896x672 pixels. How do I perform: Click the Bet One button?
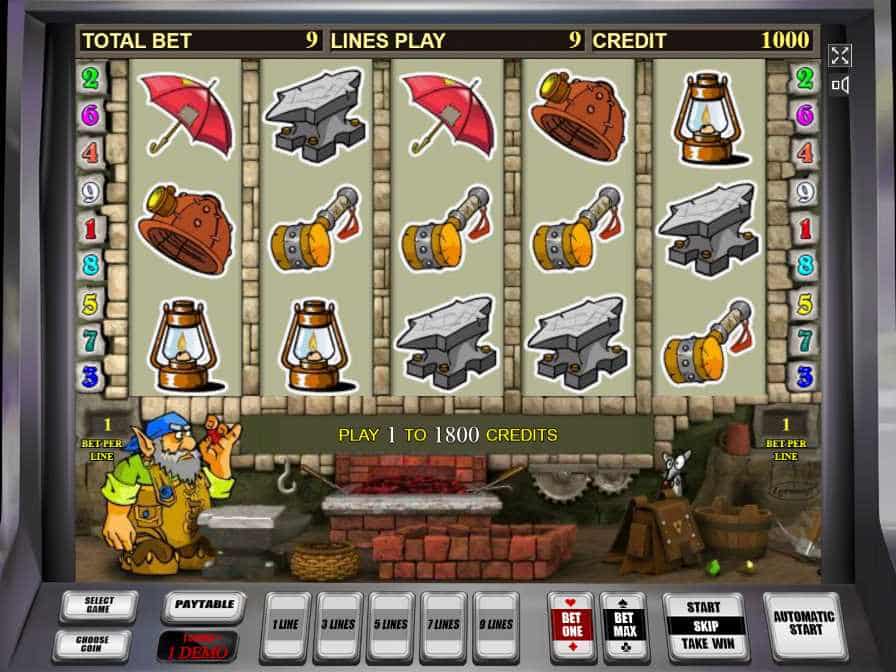[572, 625]
